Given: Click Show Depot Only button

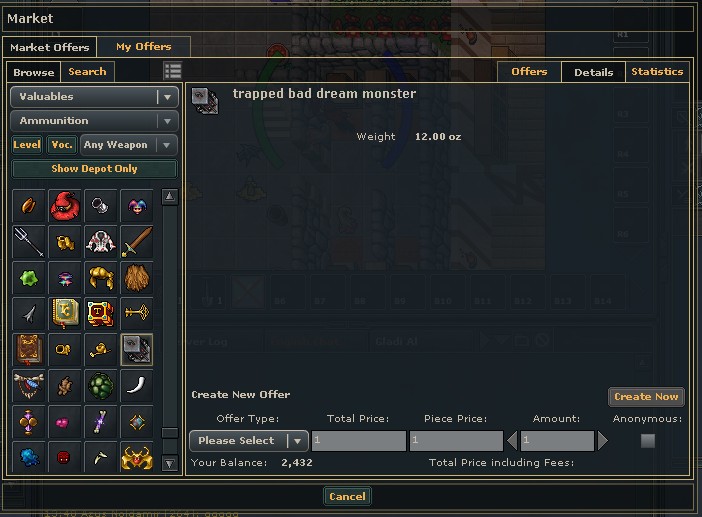Looking at the screenshot, I should click(x=94, y=169).
